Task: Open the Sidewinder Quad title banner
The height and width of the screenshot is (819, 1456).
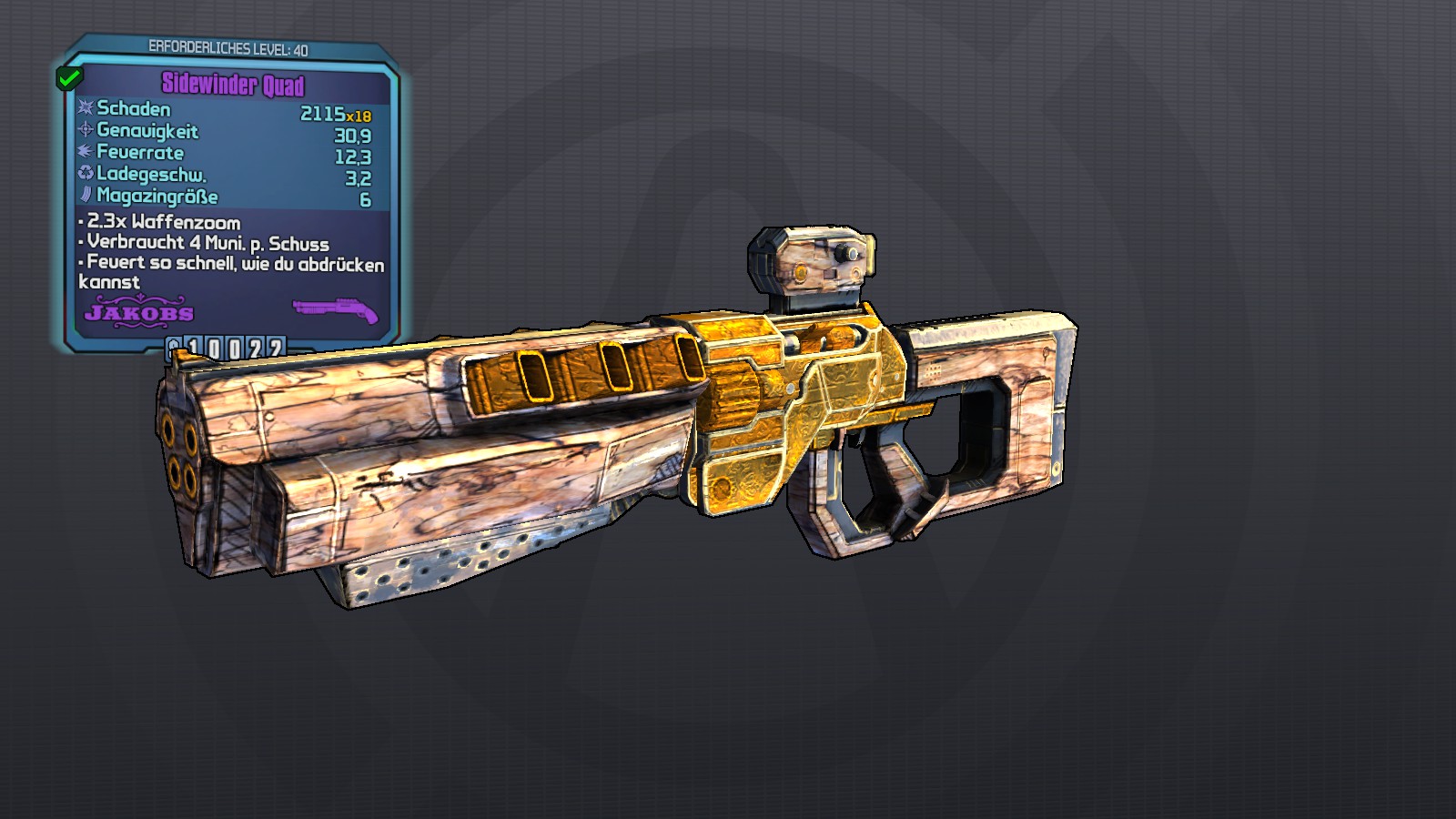Action: point(235,84)
